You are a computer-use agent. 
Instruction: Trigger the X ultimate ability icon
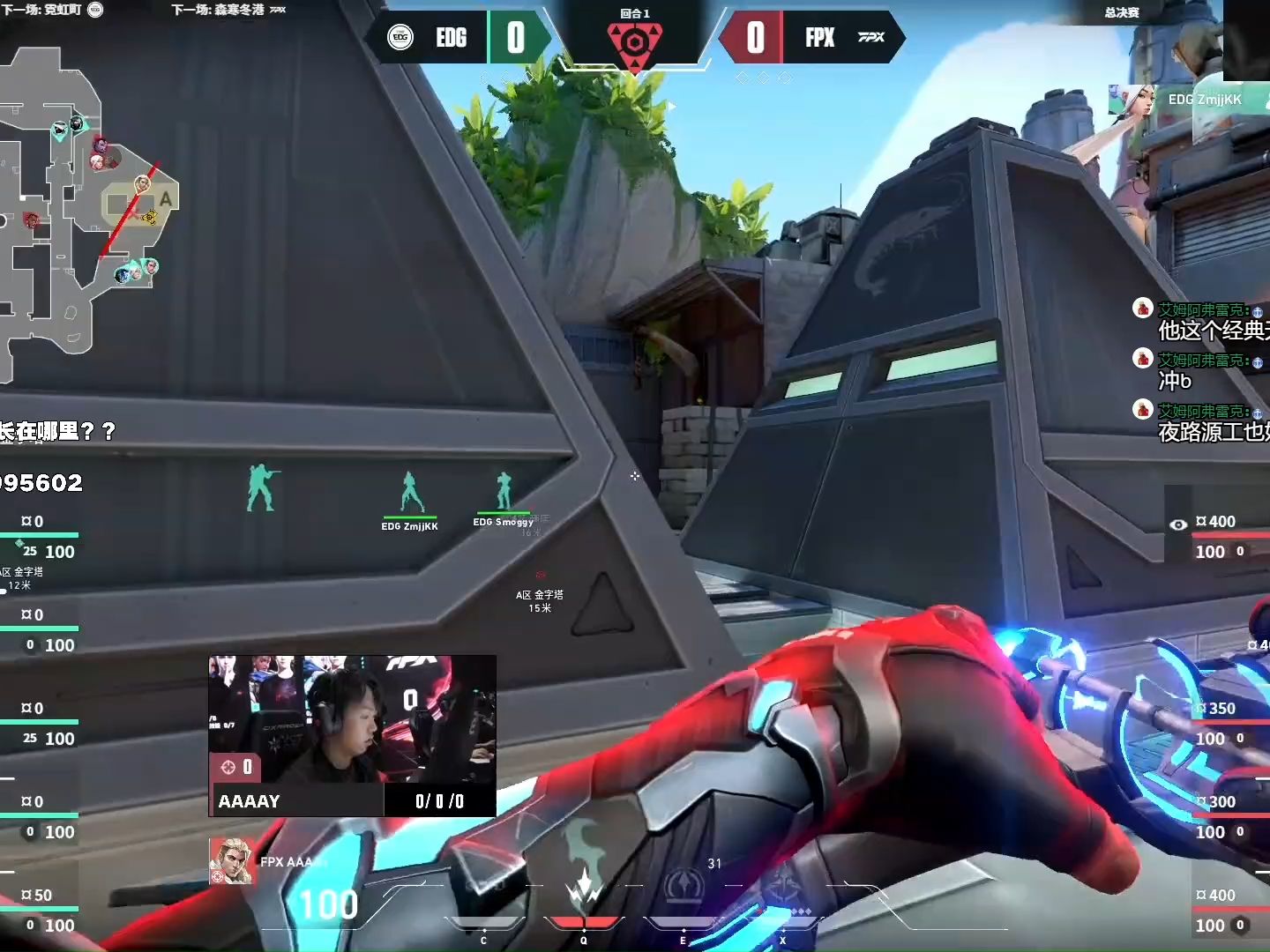pyautogui.click(x=781, y=889)
